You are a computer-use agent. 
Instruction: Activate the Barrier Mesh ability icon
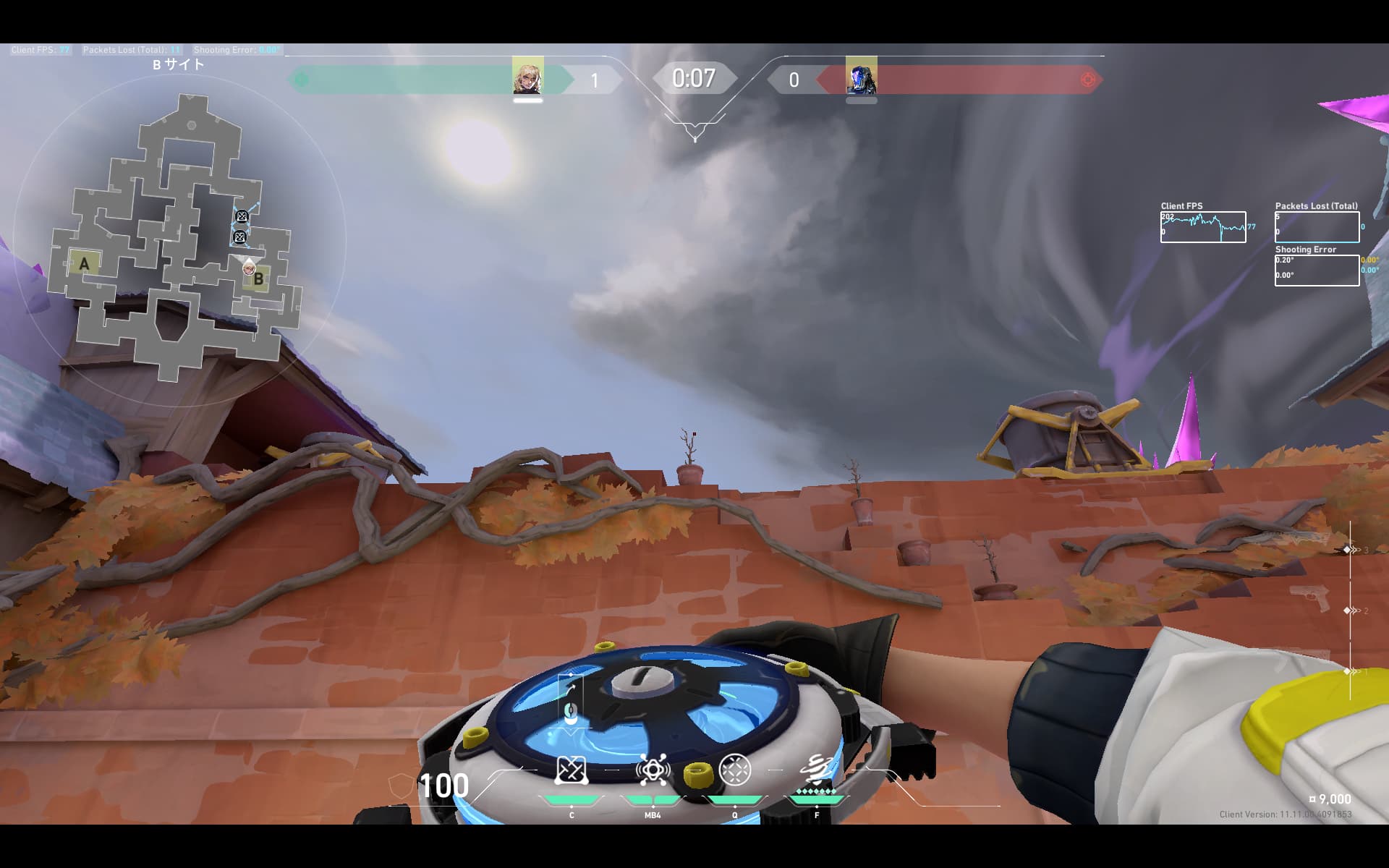[x=571, y=770]
